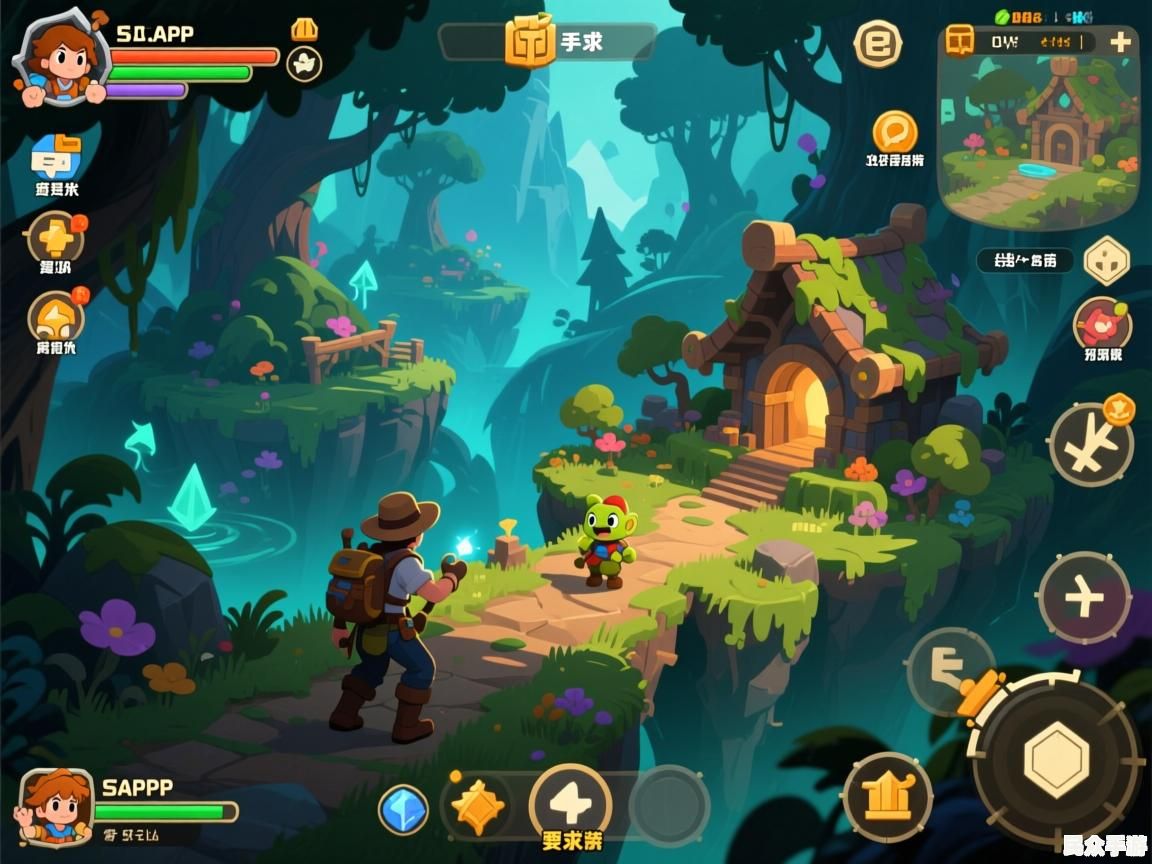Choose the white arrow hotbar slot

pos(570,803)
